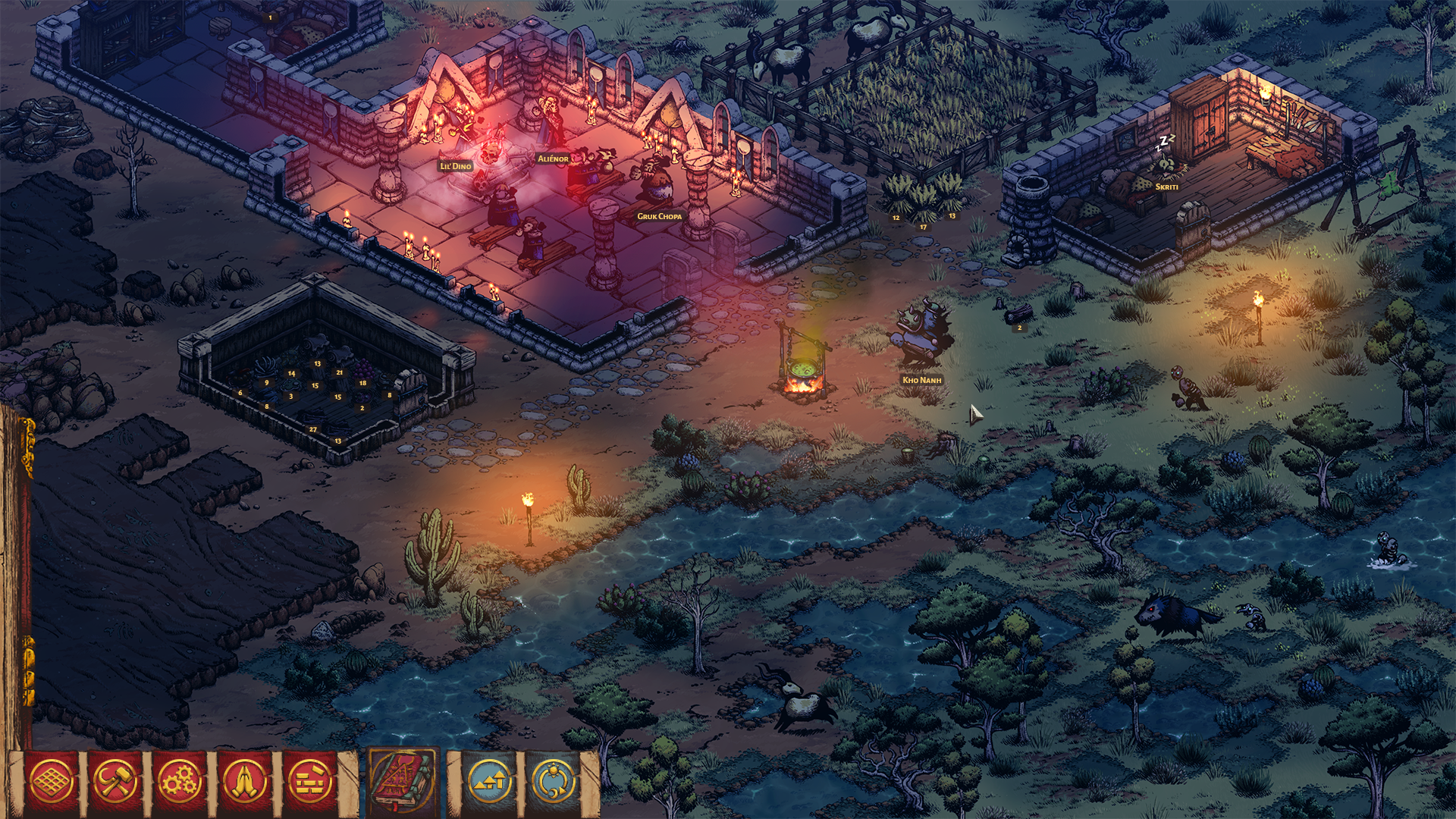
Task: Click the praying hands faith button
Action: [x=245, y=781]
